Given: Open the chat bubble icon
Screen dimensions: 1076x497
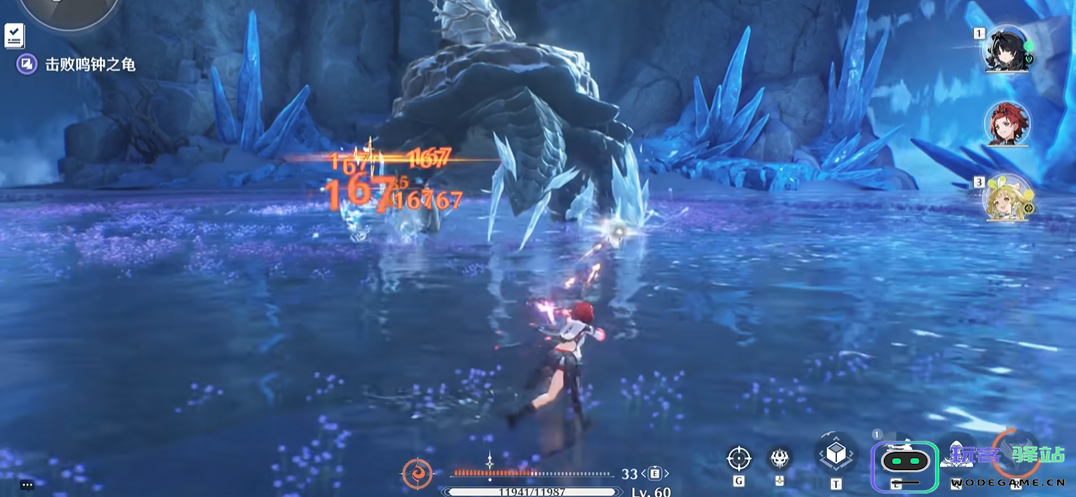Looking at the screenshot, I should click(27, 485).
